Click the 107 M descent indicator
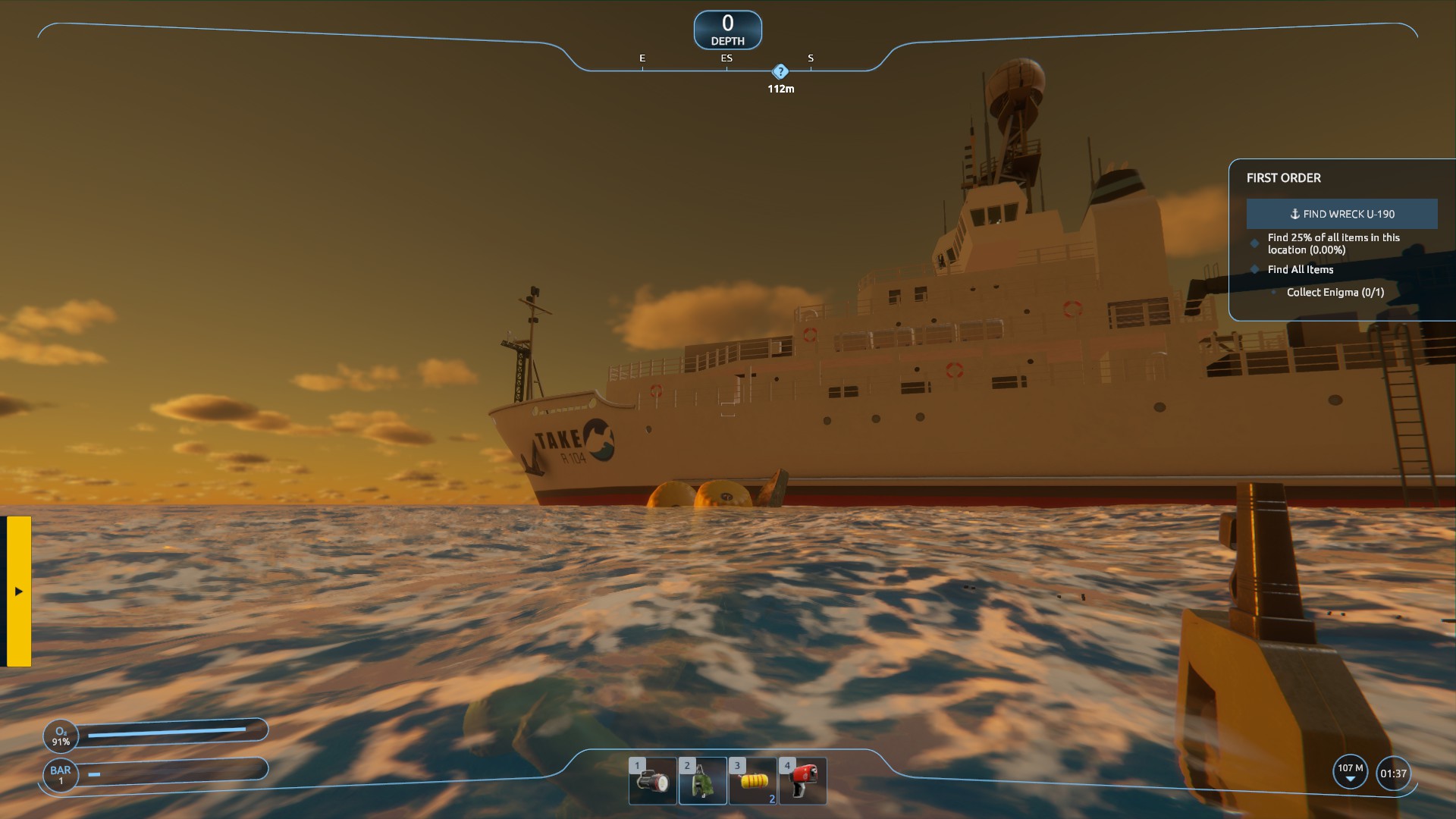 (x=1350, y=773)
